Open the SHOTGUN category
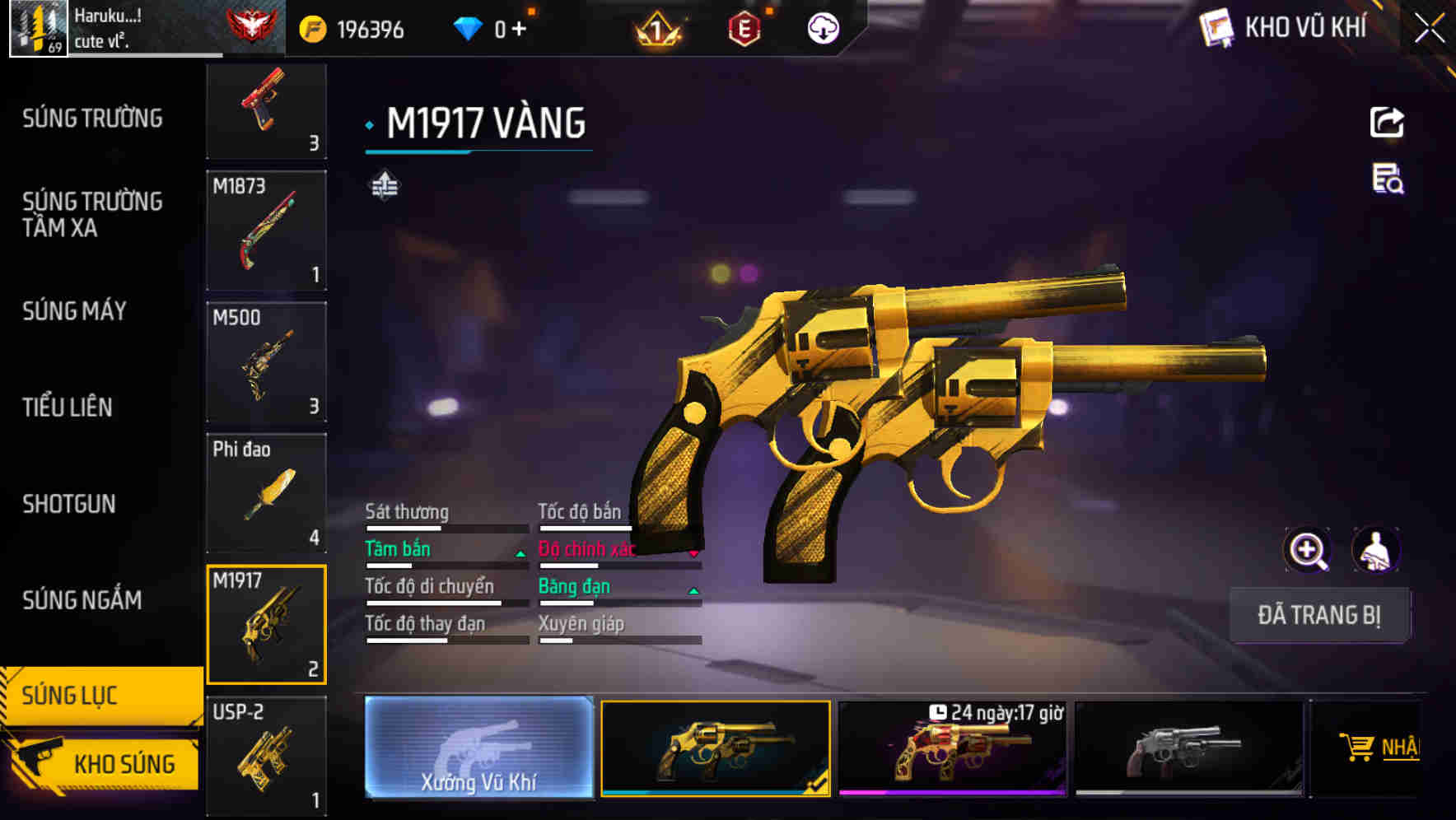Screen dimensions: 1456x820 pos(69,504)
